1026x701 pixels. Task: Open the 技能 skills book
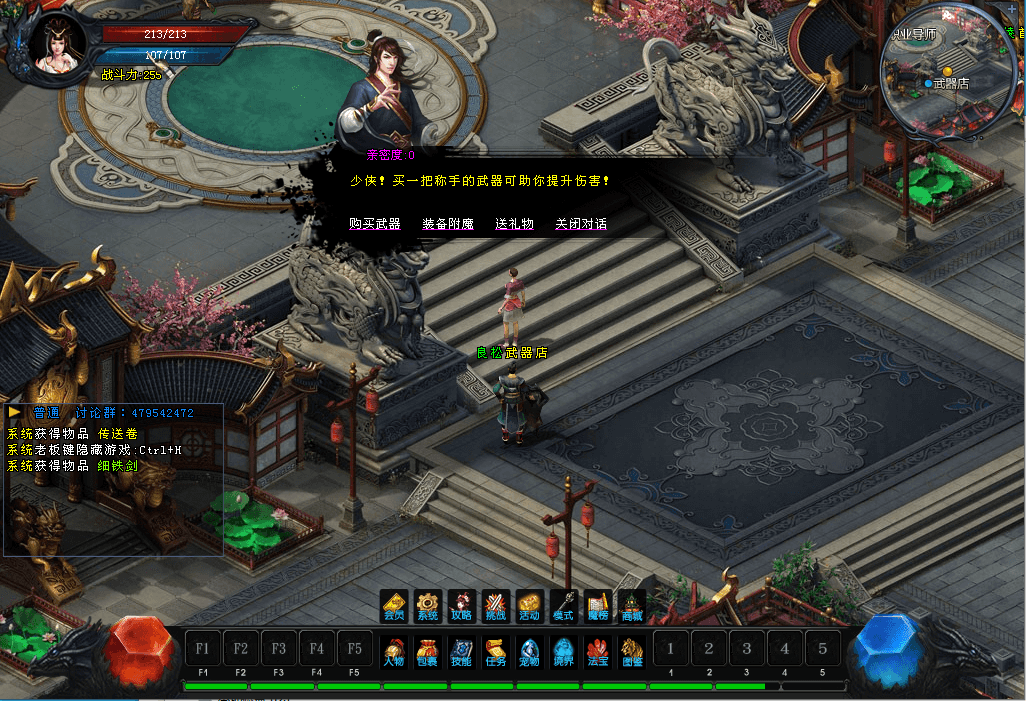tap(461, 651)
